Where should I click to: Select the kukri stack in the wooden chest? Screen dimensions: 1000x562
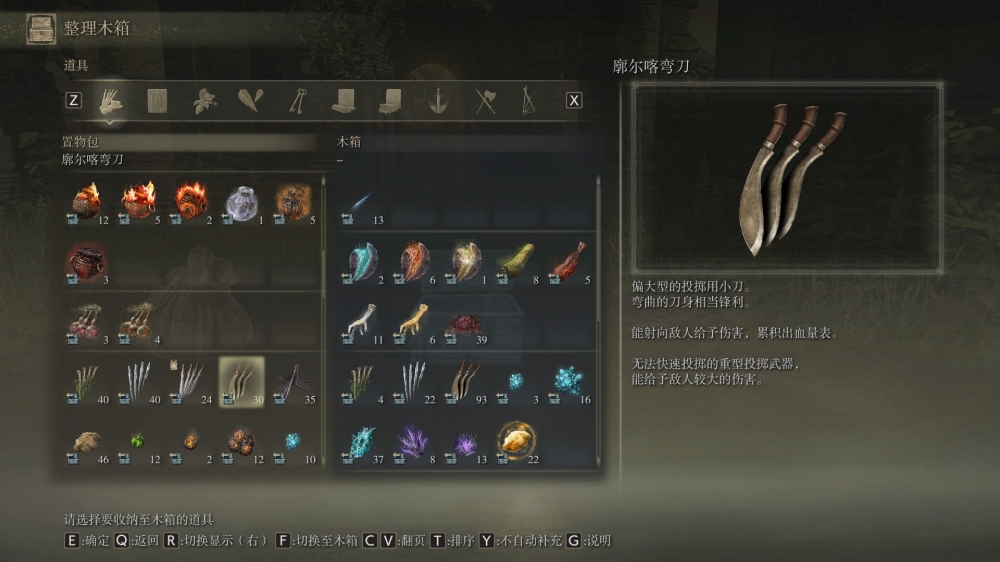[x=463, y=382]
